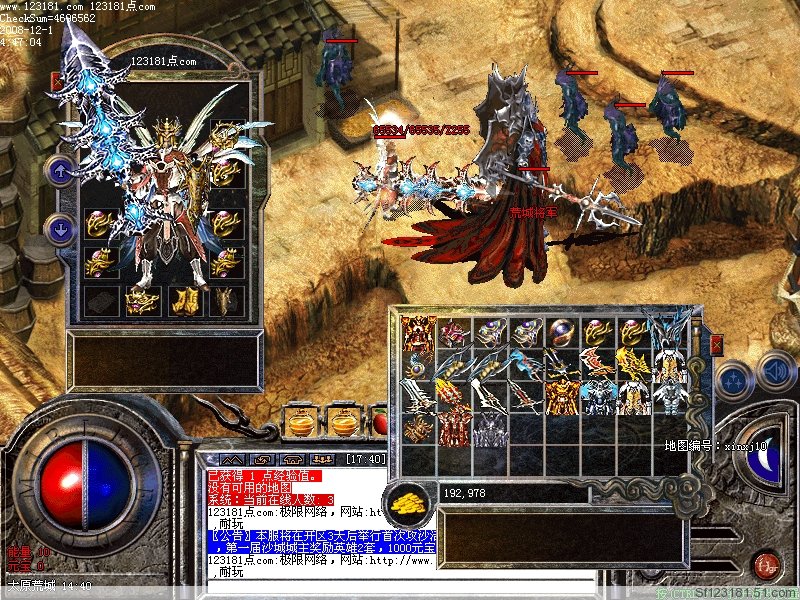Viewport: 800px width, 600px height.
Task: Select the red armor in the bag's first slot
Action: [417, 332]
